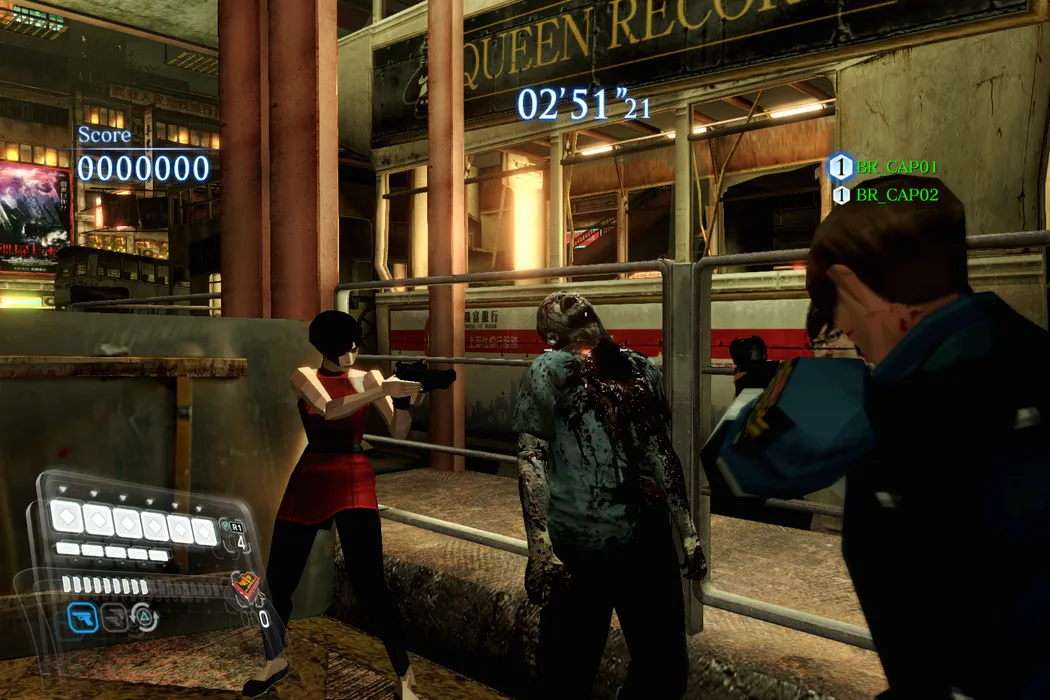Click the weapon swap cycle icon
The height and width of the screenshot is (700, 1050).
(x=144, y=618)
